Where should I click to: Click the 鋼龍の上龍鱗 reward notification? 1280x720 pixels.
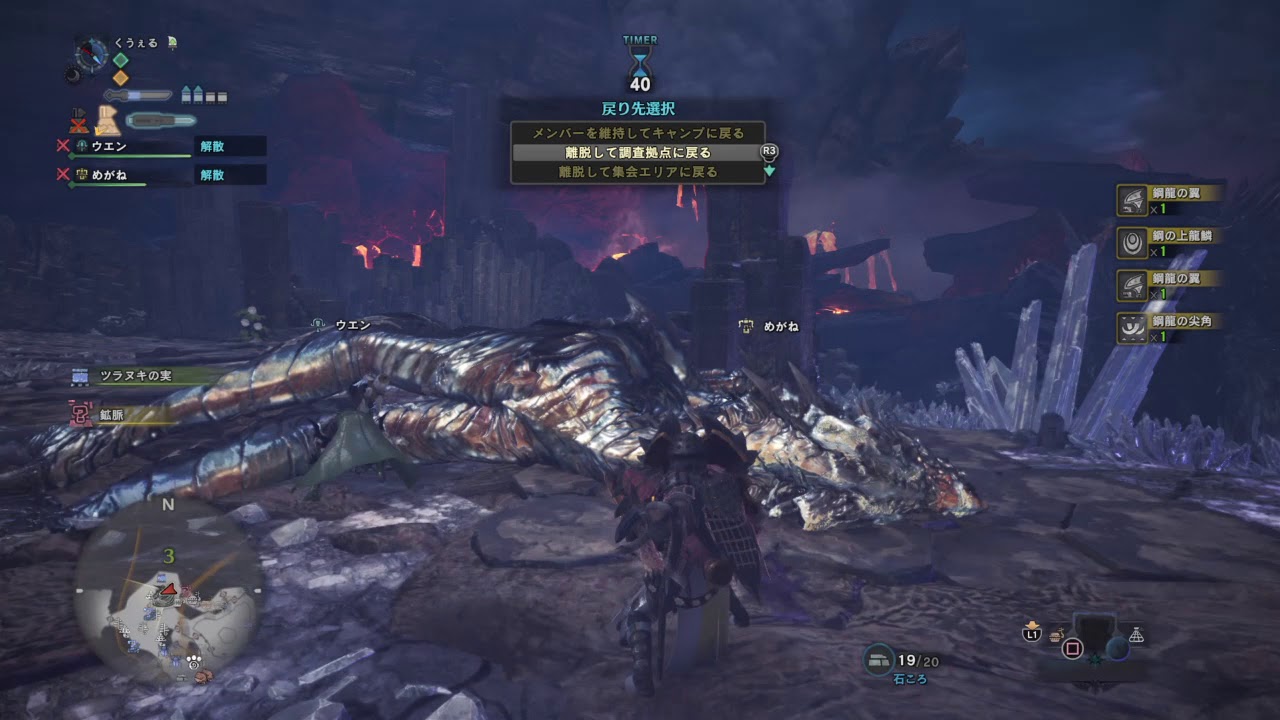(x=1168, y=243)
